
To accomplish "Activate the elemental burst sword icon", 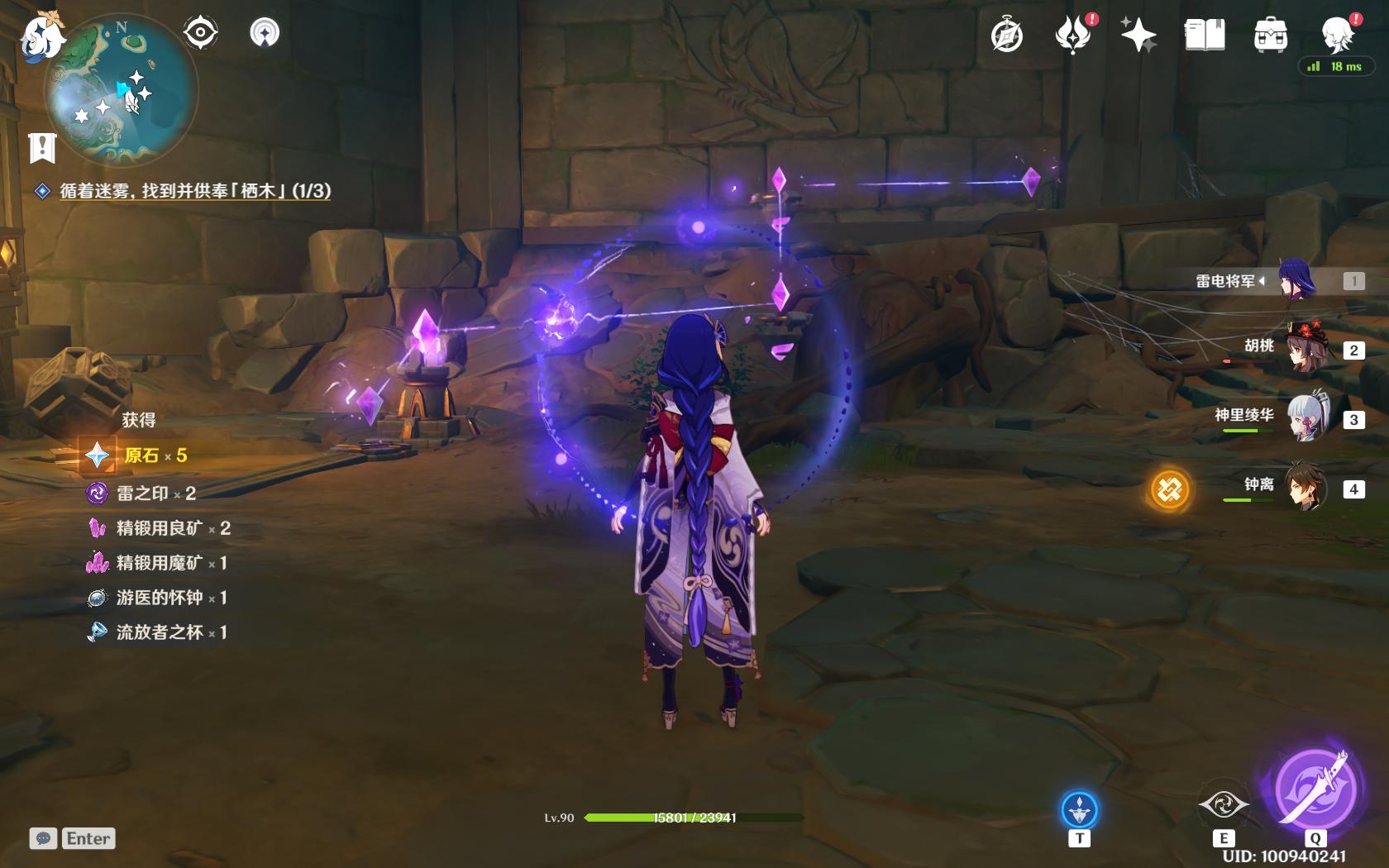I will tap(1315, 788).
